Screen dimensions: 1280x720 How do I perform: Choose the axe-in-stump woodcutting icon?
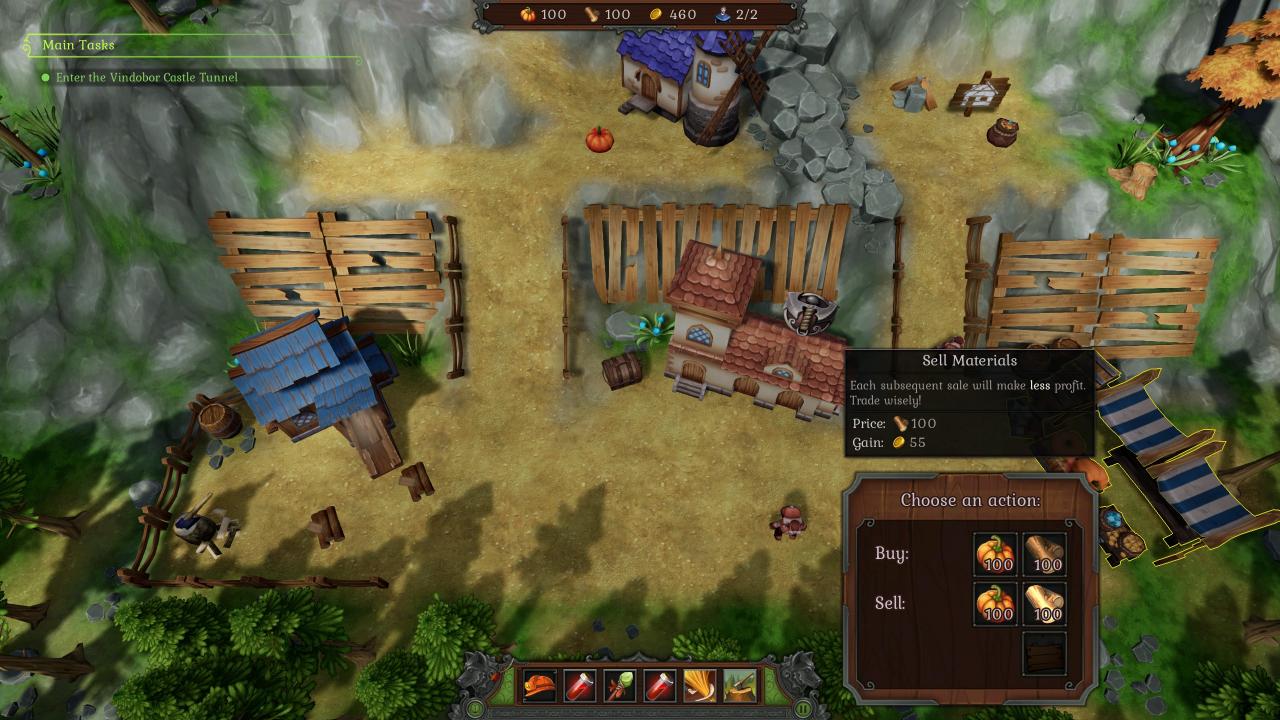(740, 687)
